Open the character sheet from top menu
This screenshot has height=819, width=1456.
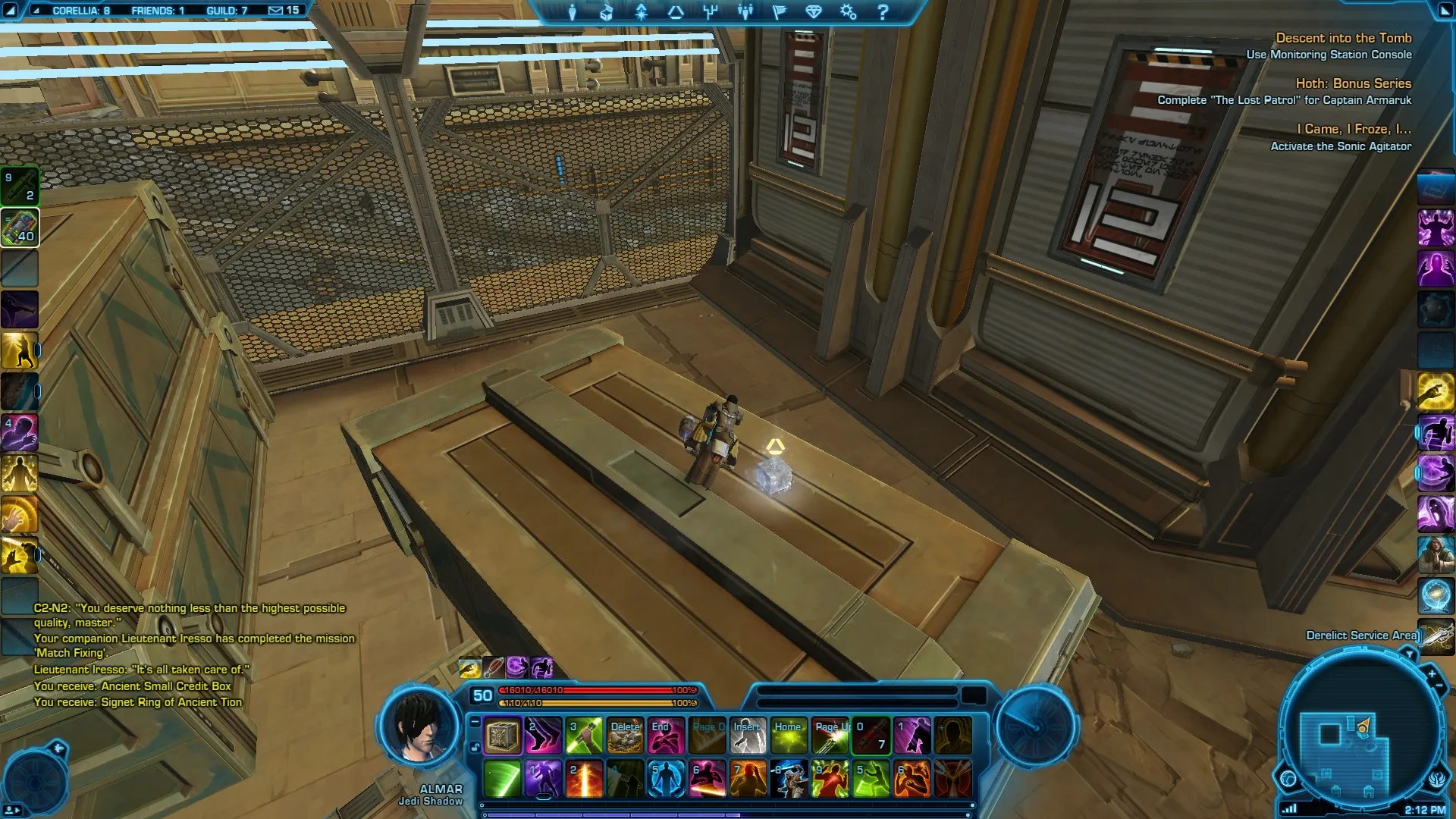[573, 12]
